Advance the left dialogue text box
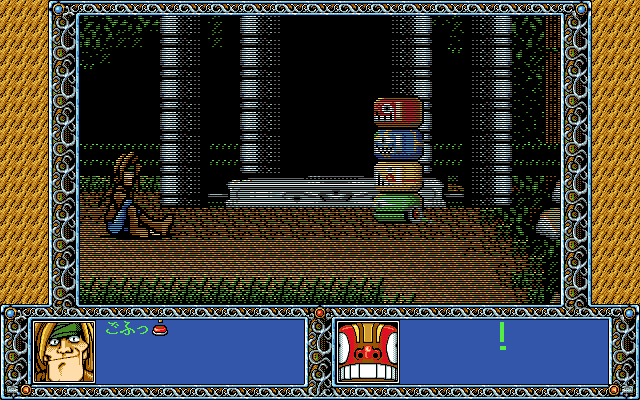 pos(200,352)
